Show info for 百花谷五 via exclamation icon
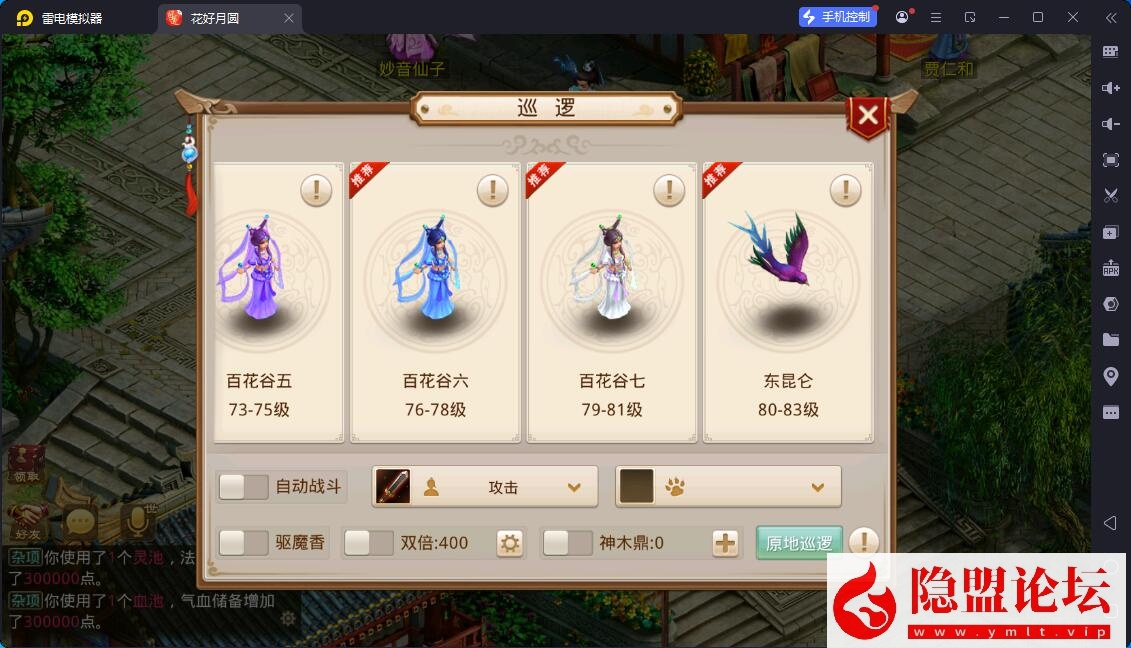Screen dimensions: 1131x648 316,190
